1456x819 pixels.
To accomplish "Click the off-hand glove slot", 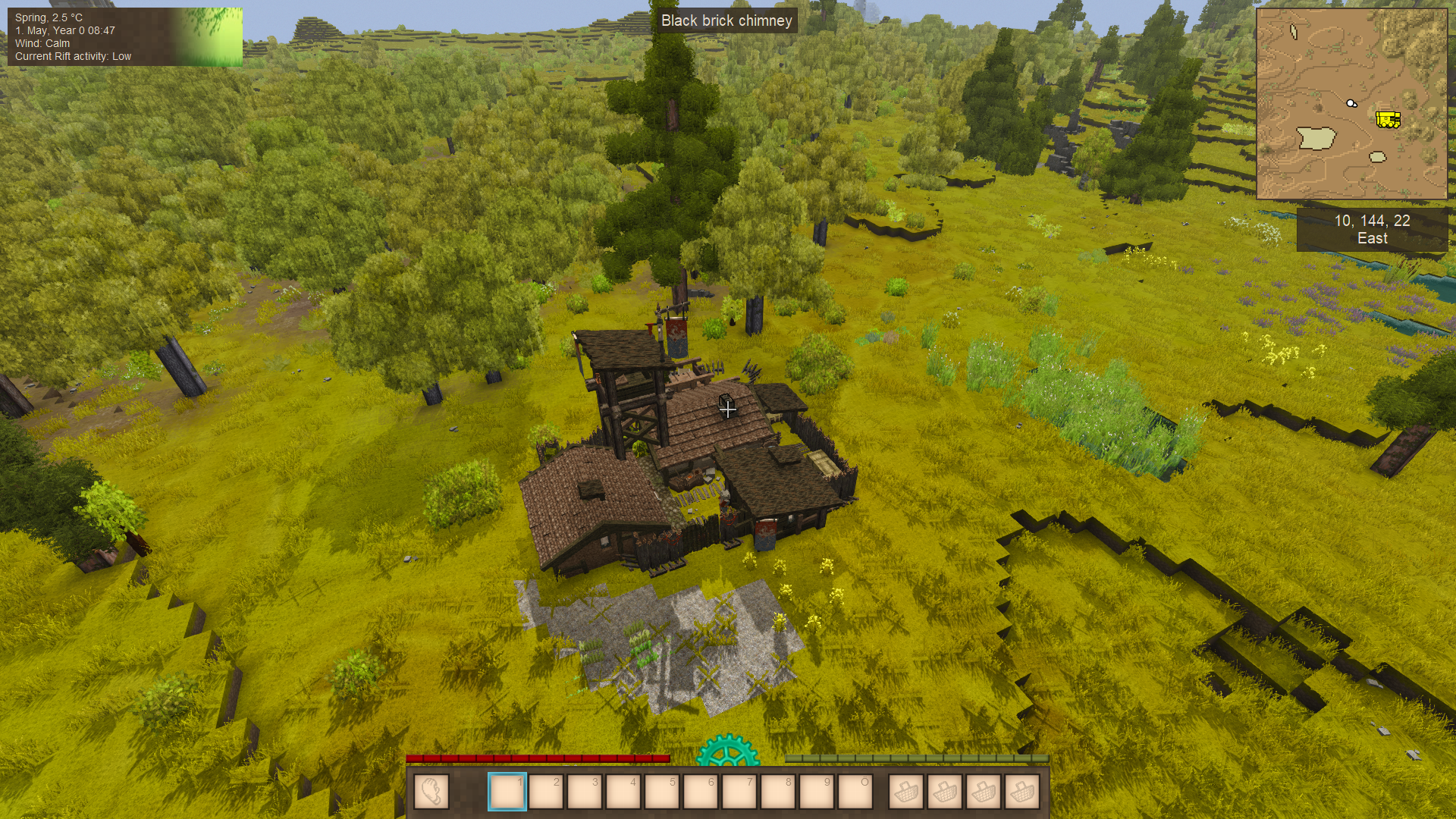I will click(431, 792).
